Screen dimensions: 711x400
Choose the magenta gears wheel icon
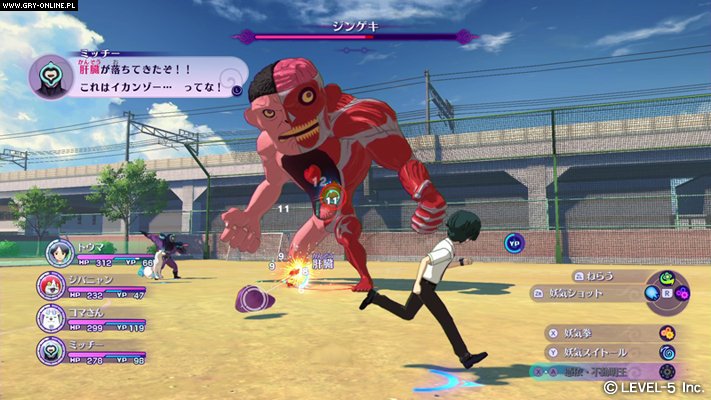682,293
